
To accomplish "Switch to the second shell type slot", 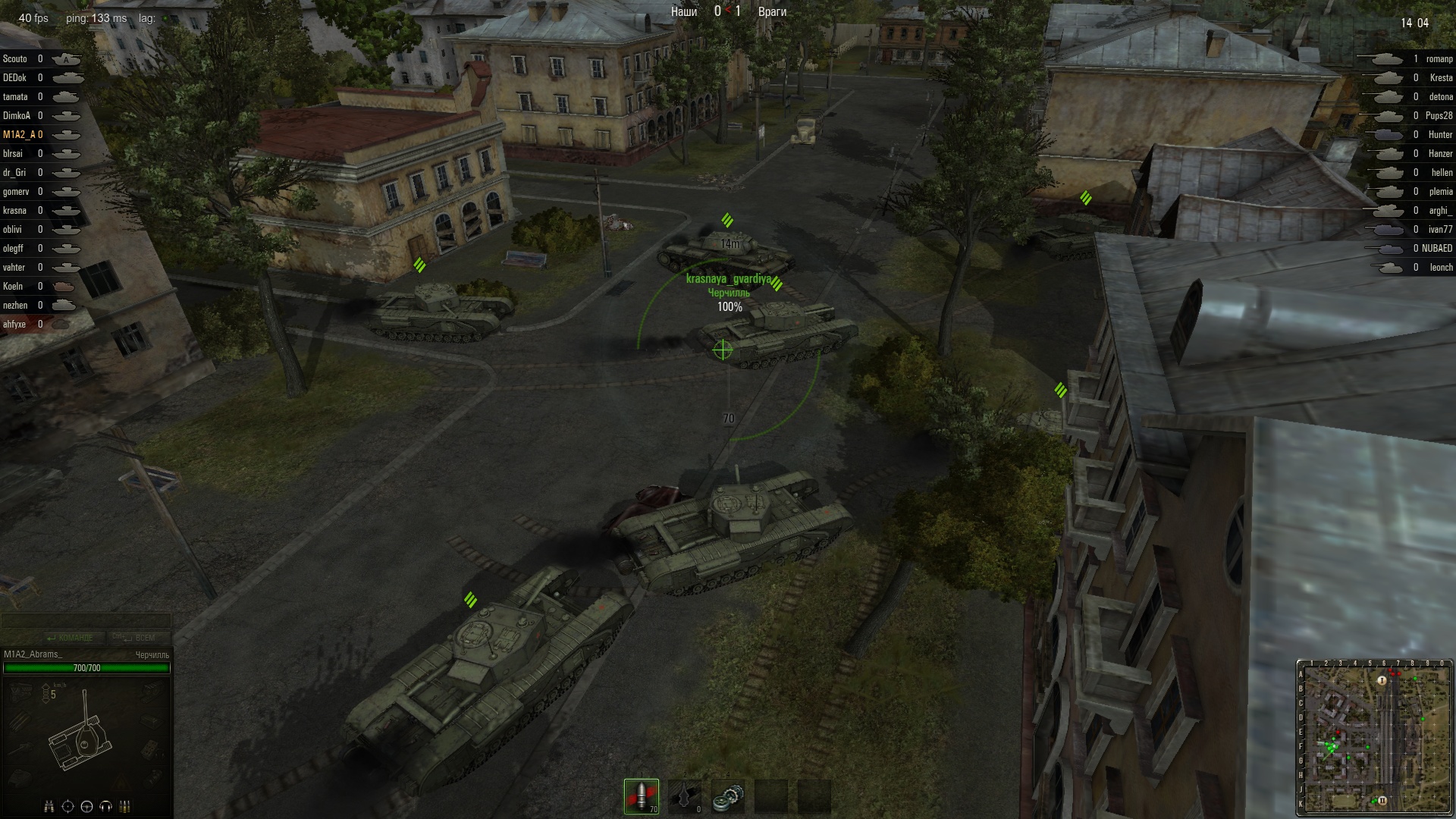I will [685, 796].
